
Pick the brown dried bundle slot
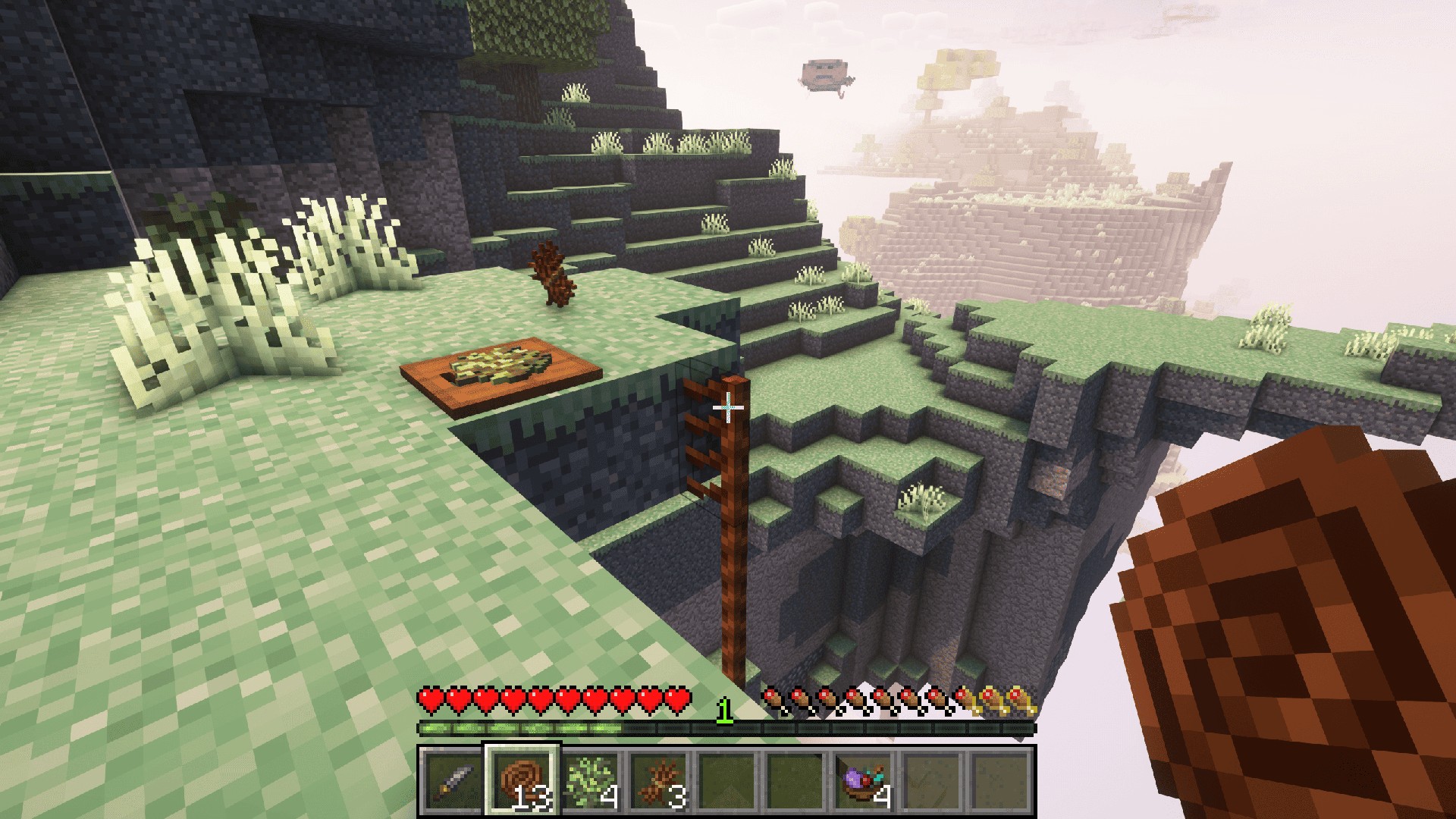(658, 780)
